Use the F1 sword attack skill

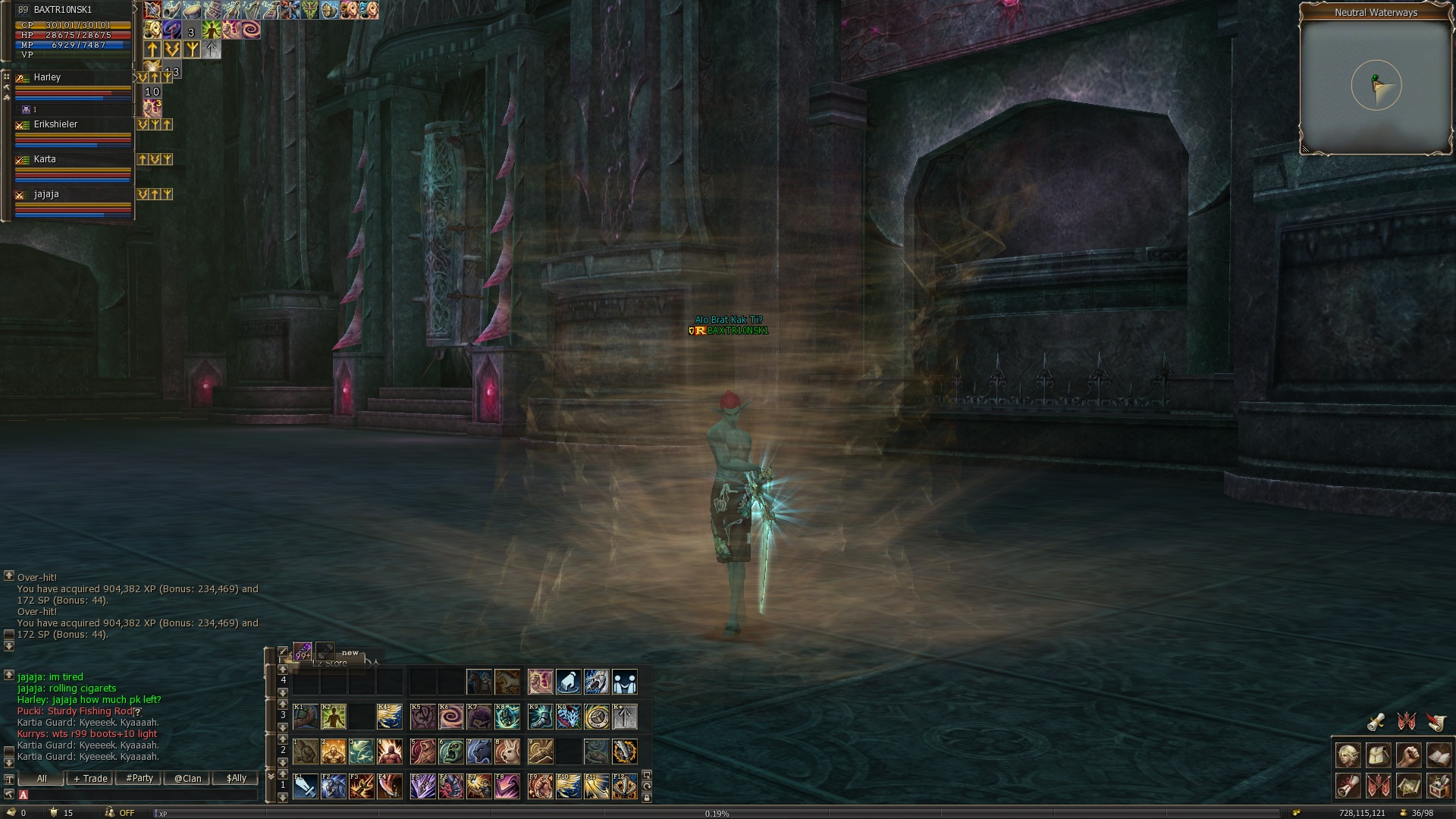(306, 786)
